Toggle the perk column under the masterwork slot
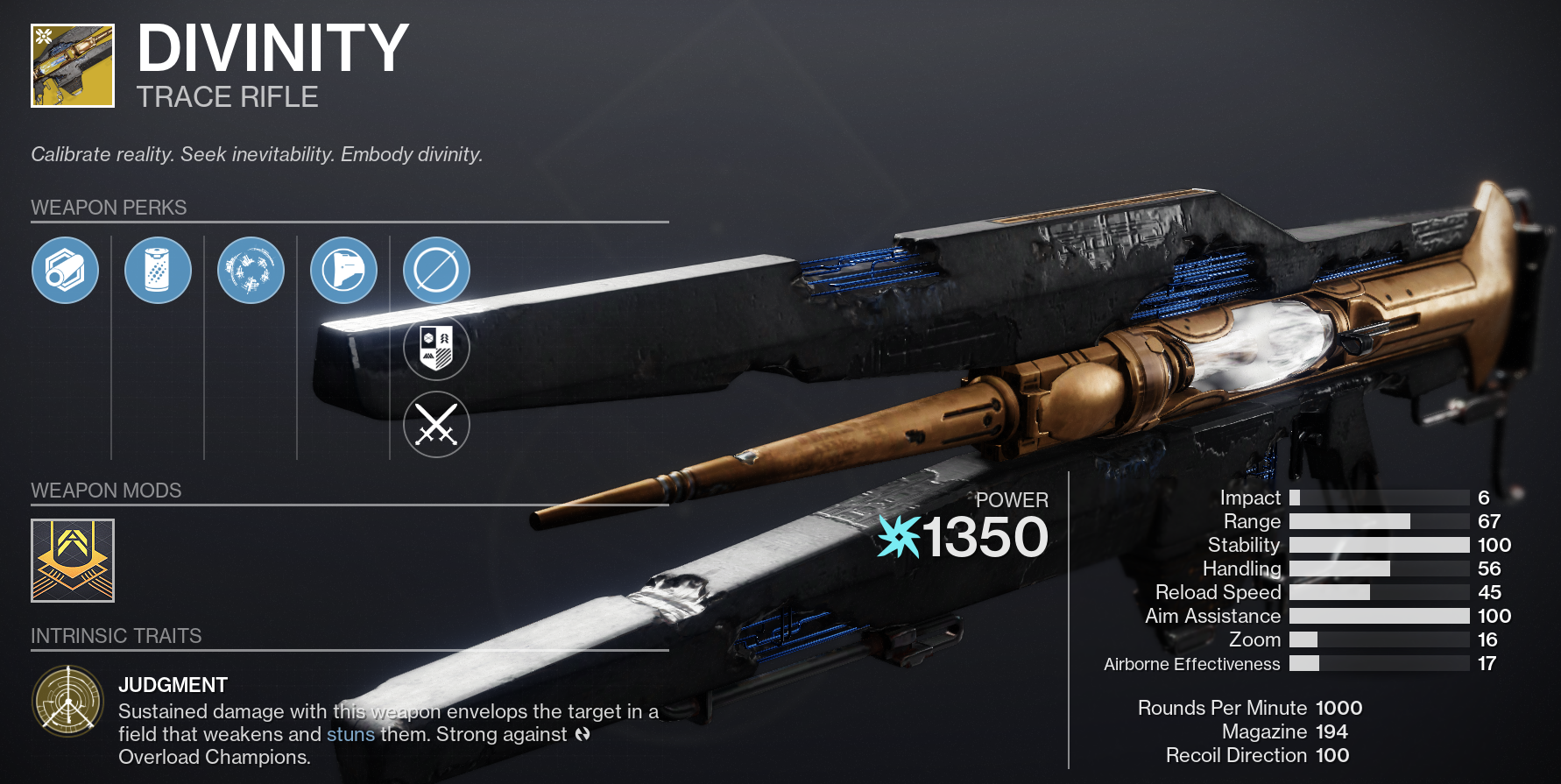This screenshot has width=1561, height=784. pyautogui.click(x=436, y=385)
